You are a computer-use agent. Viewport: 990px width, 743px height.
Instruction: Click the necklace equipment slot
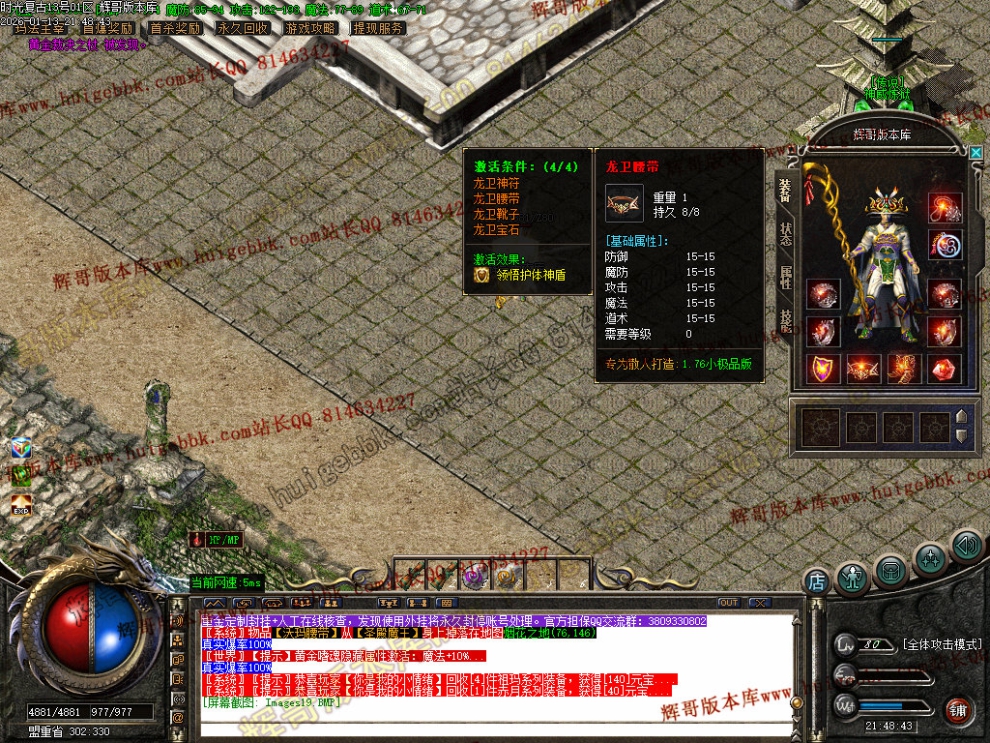943,207
